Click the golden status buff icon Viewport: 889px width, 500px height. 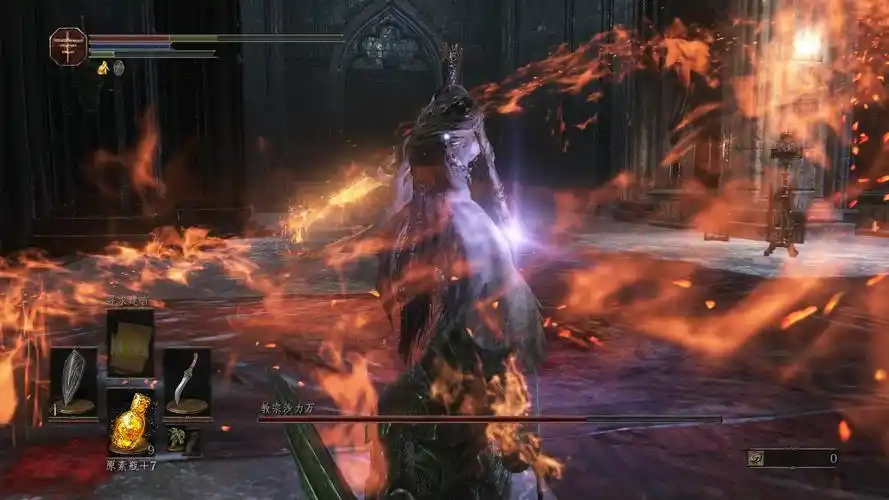pos(103,68)
